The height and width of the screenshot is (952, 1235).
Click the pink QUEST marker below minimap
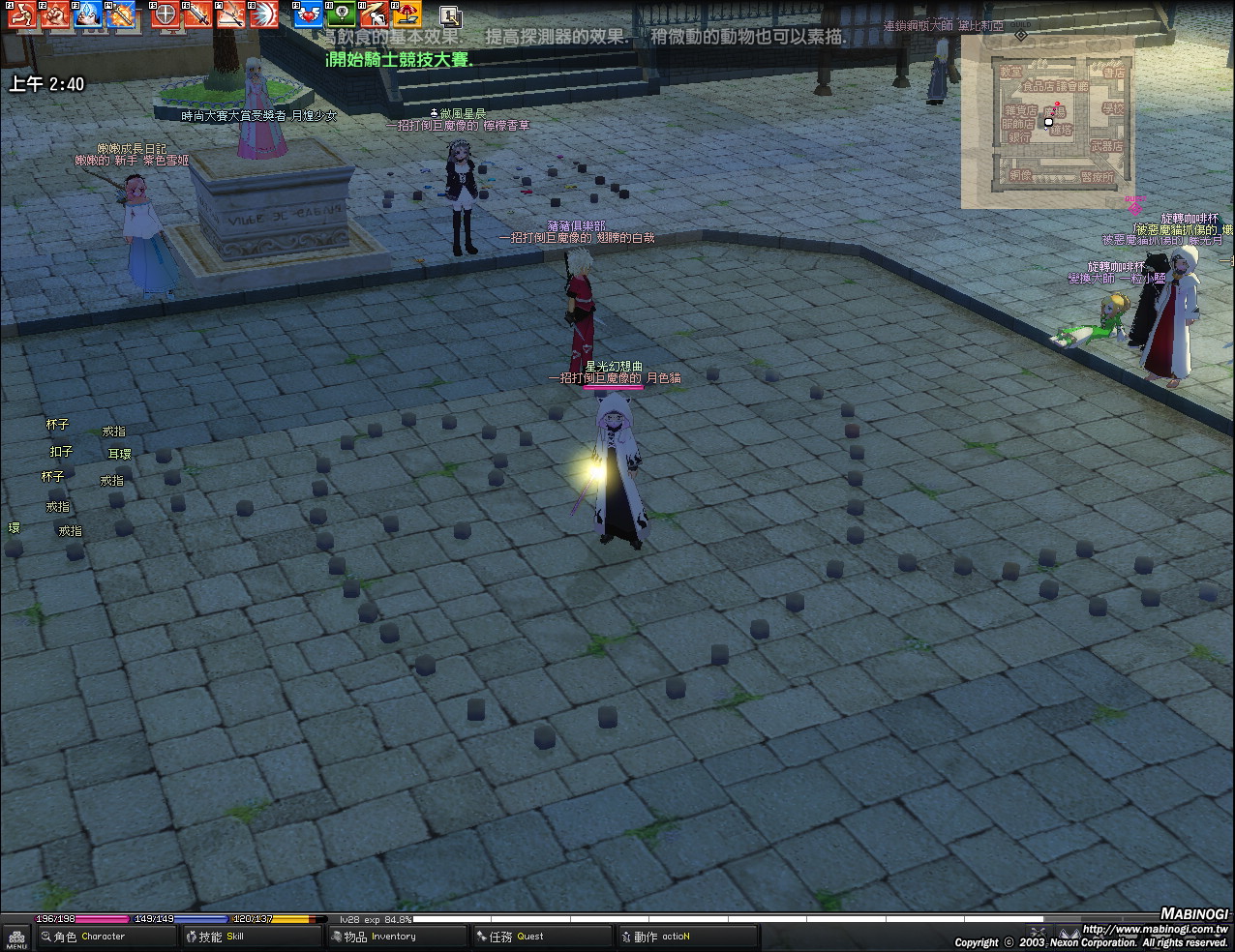1134,206
